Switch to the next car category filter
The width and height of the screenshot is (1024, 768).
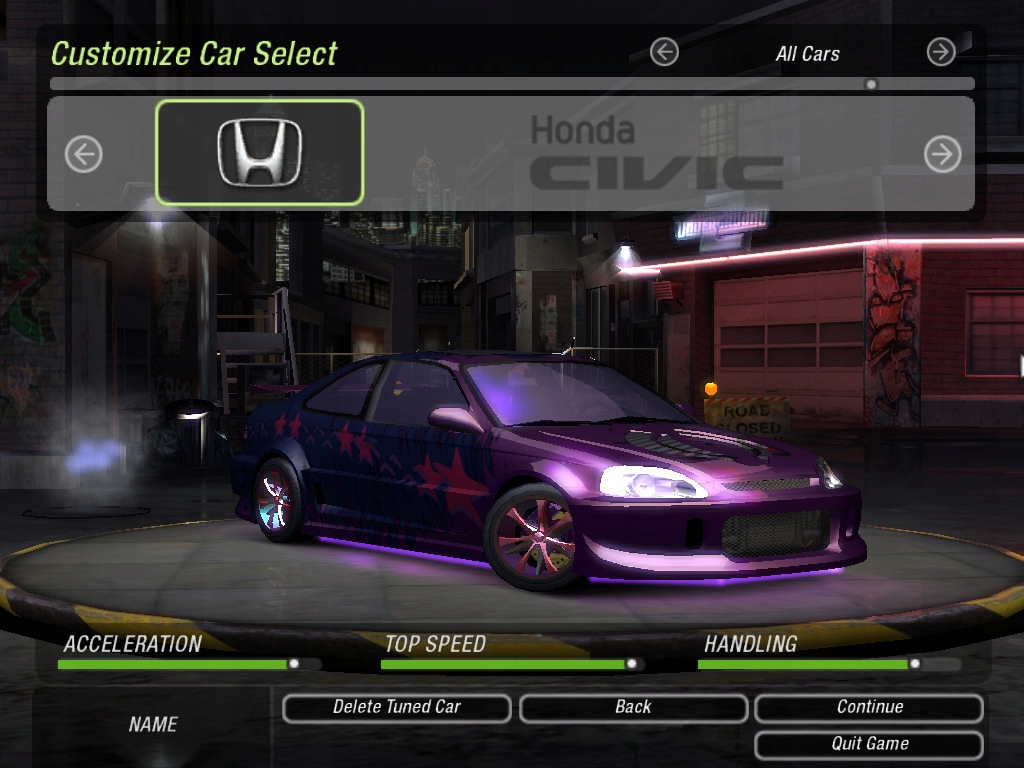pyautogui.click(x=941, y=52)
